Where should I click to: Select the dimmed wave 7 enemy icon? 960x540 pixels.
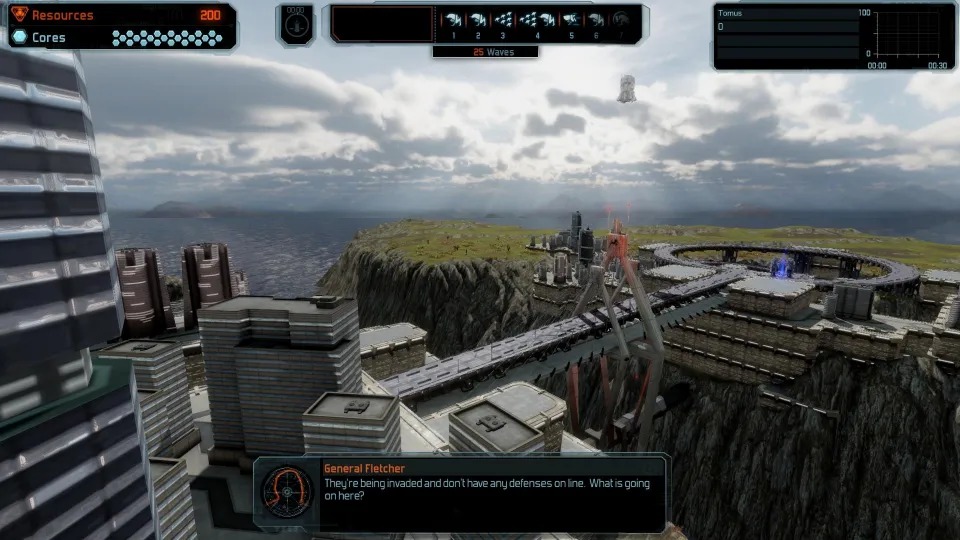[621, 19]
